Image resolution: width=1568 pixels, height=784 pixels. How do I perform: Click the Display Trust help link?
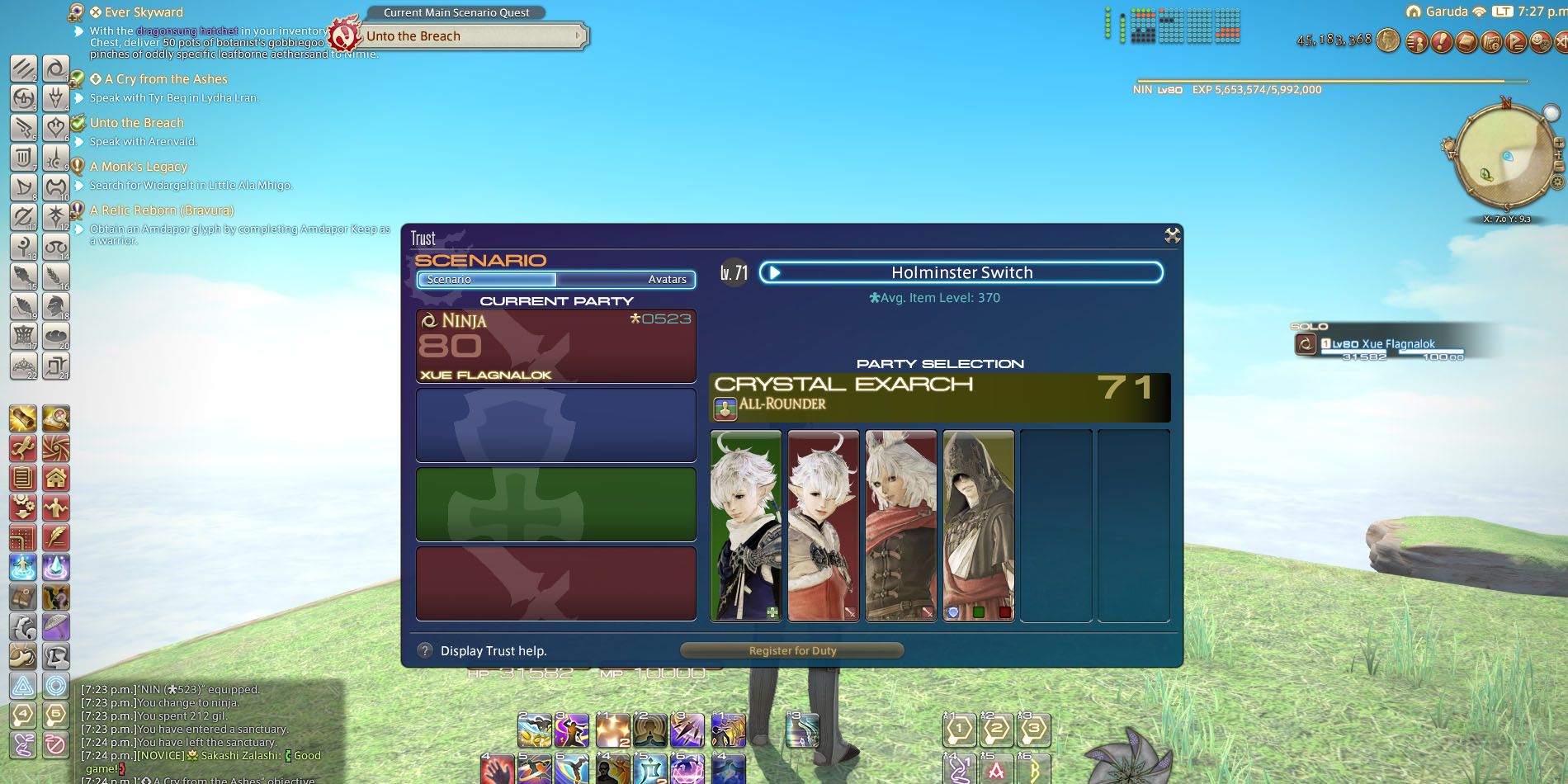click(493, 650)
